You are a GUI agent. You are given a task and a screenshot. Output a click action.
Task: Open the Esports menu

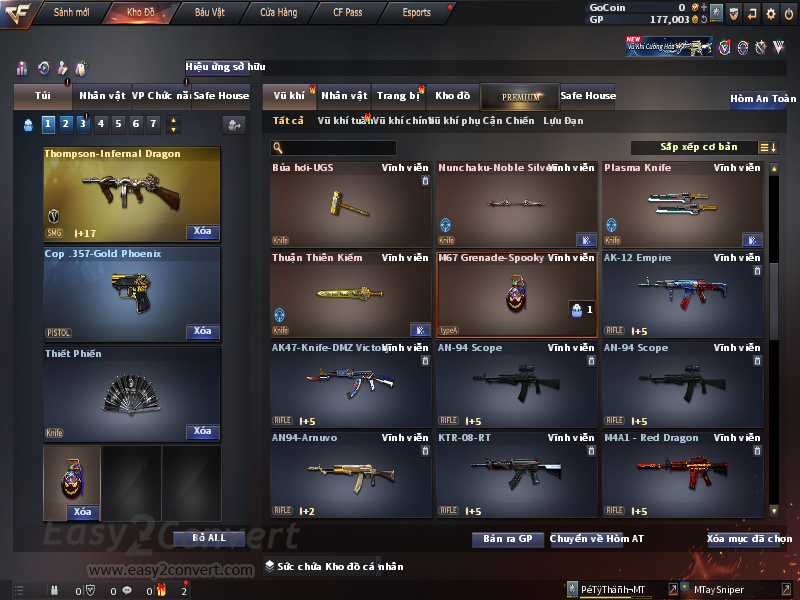pyautogui.click(x=416, y=13)
